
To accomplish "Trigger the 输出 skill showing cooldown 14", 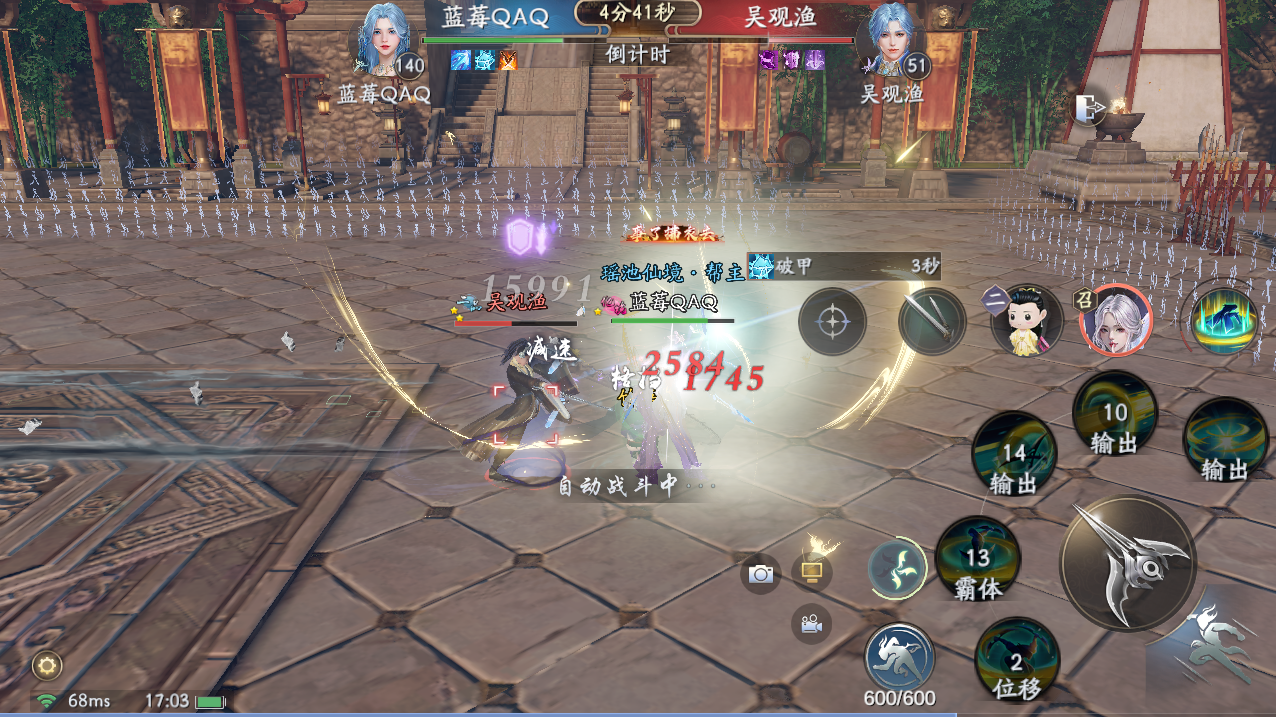I will tap(1014, 455).
